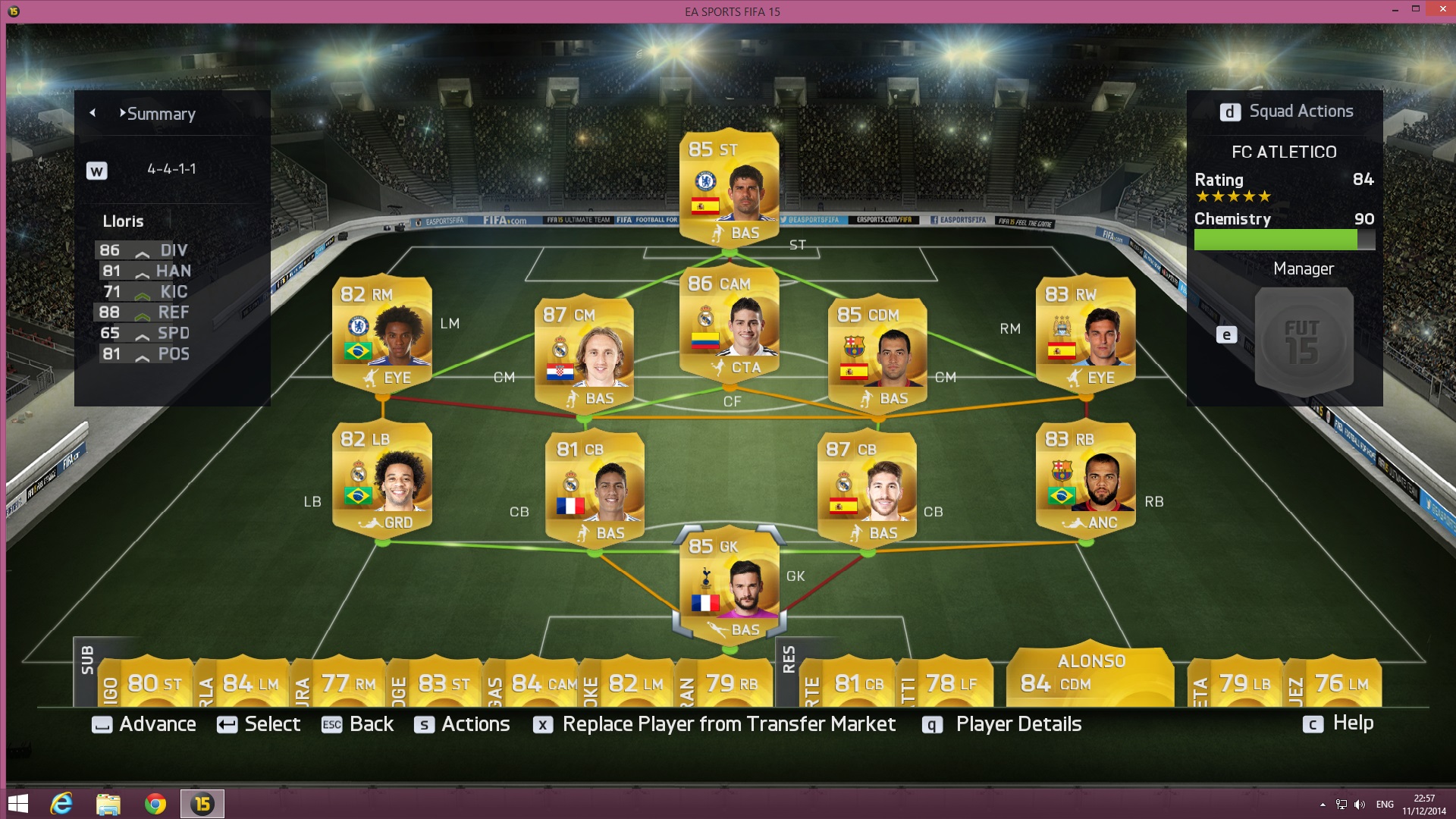Select the 87 CB defender card
This screenshot has width=1456, height=819.
point(868,488)
